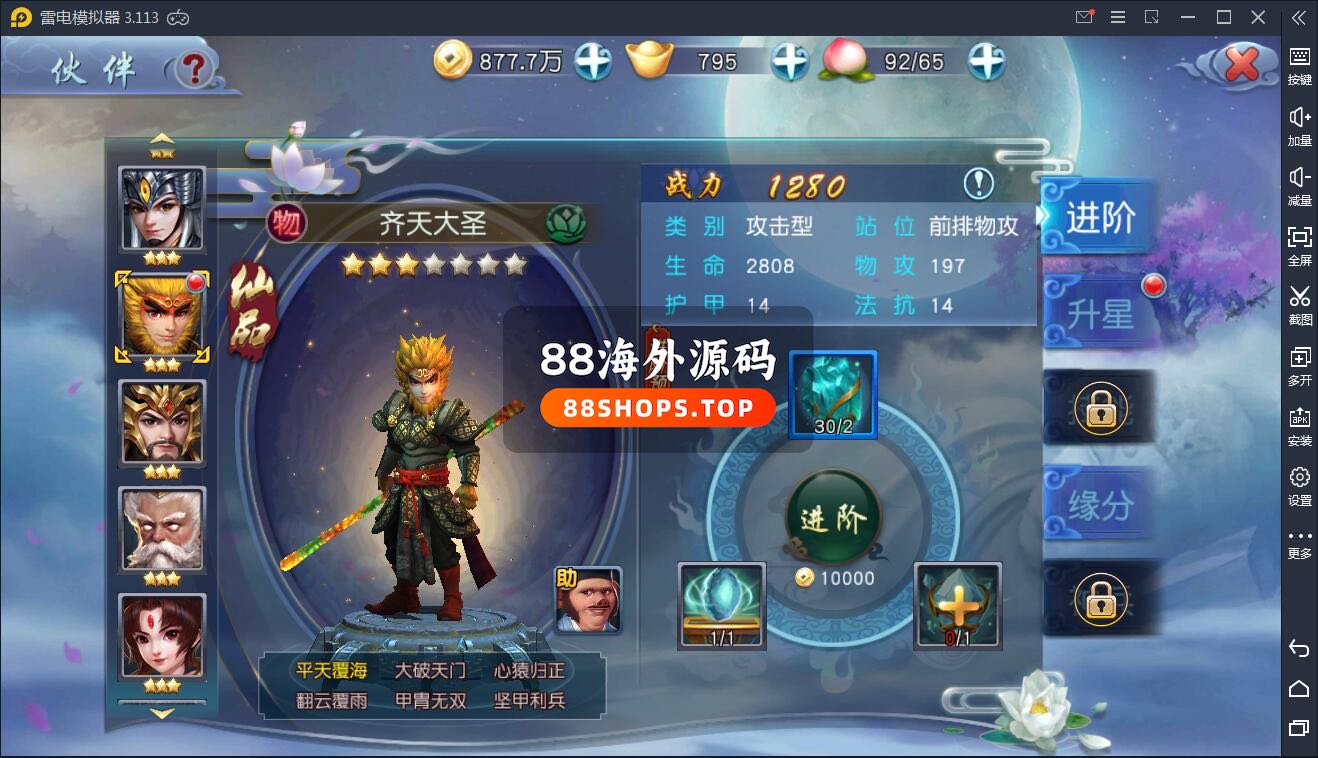Add more gold coins with plus button
1318x758 pixels.
pyautogui.click(x=592, y=62)
